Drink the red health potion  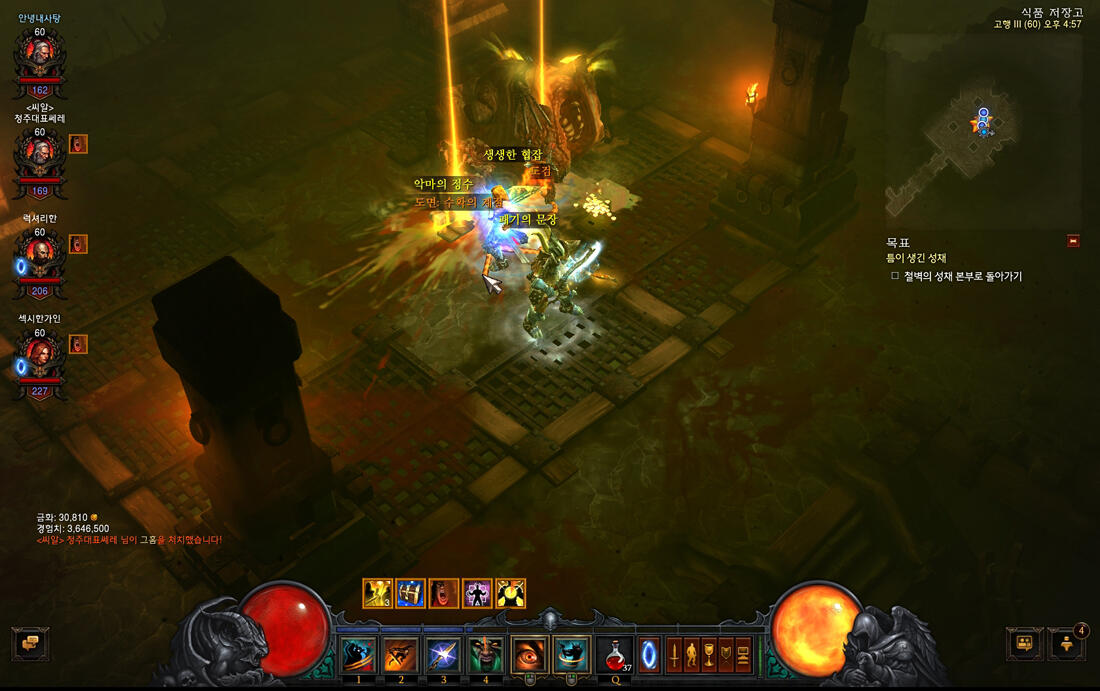[614, 655]
